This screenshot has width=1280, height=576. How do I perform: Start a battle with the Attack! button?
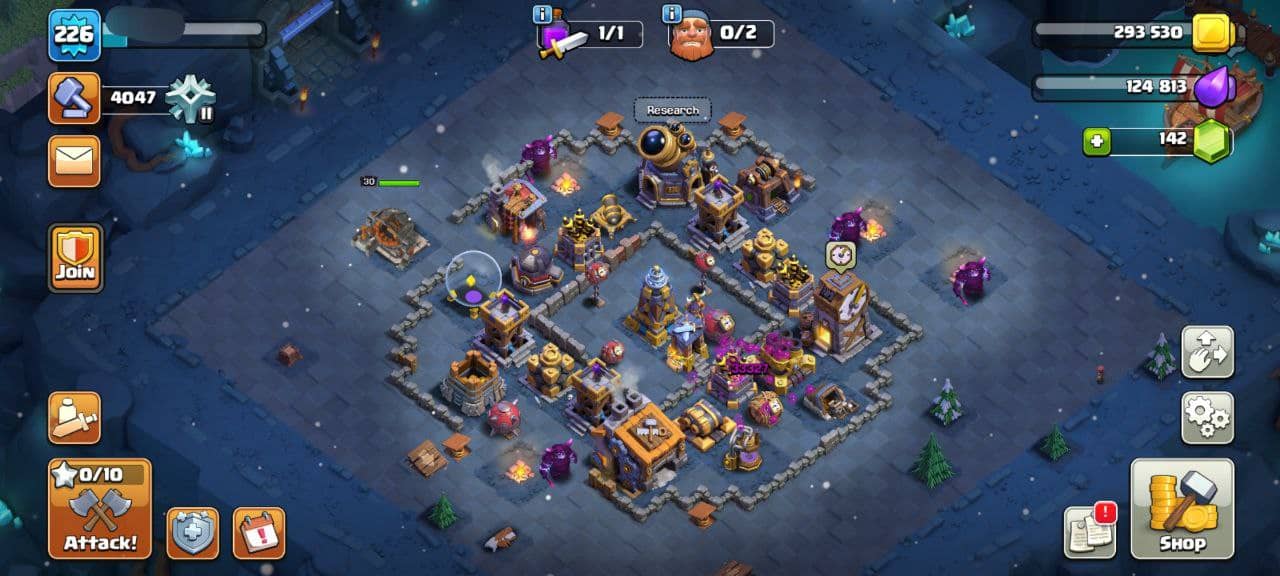[100, 509]
